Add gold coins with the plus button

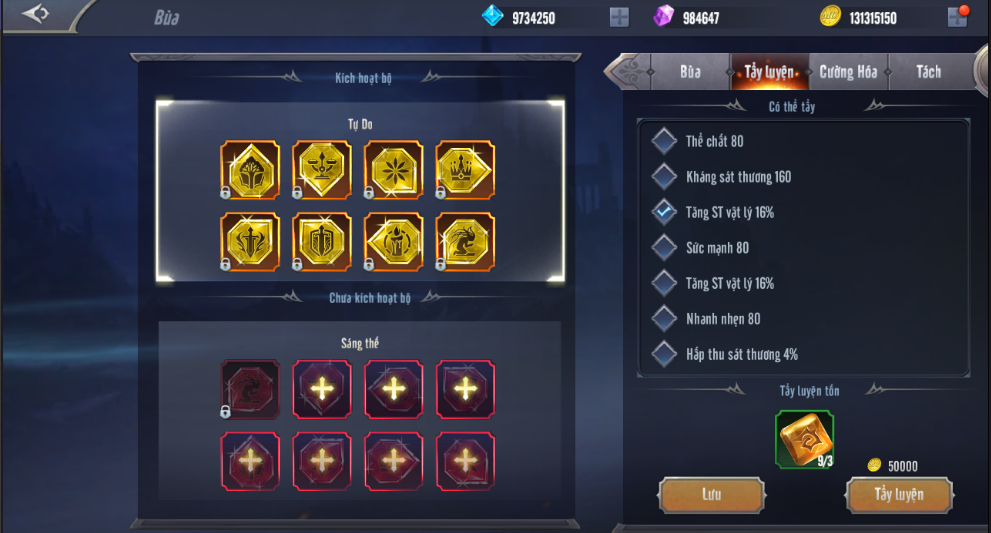coord(957,17)
